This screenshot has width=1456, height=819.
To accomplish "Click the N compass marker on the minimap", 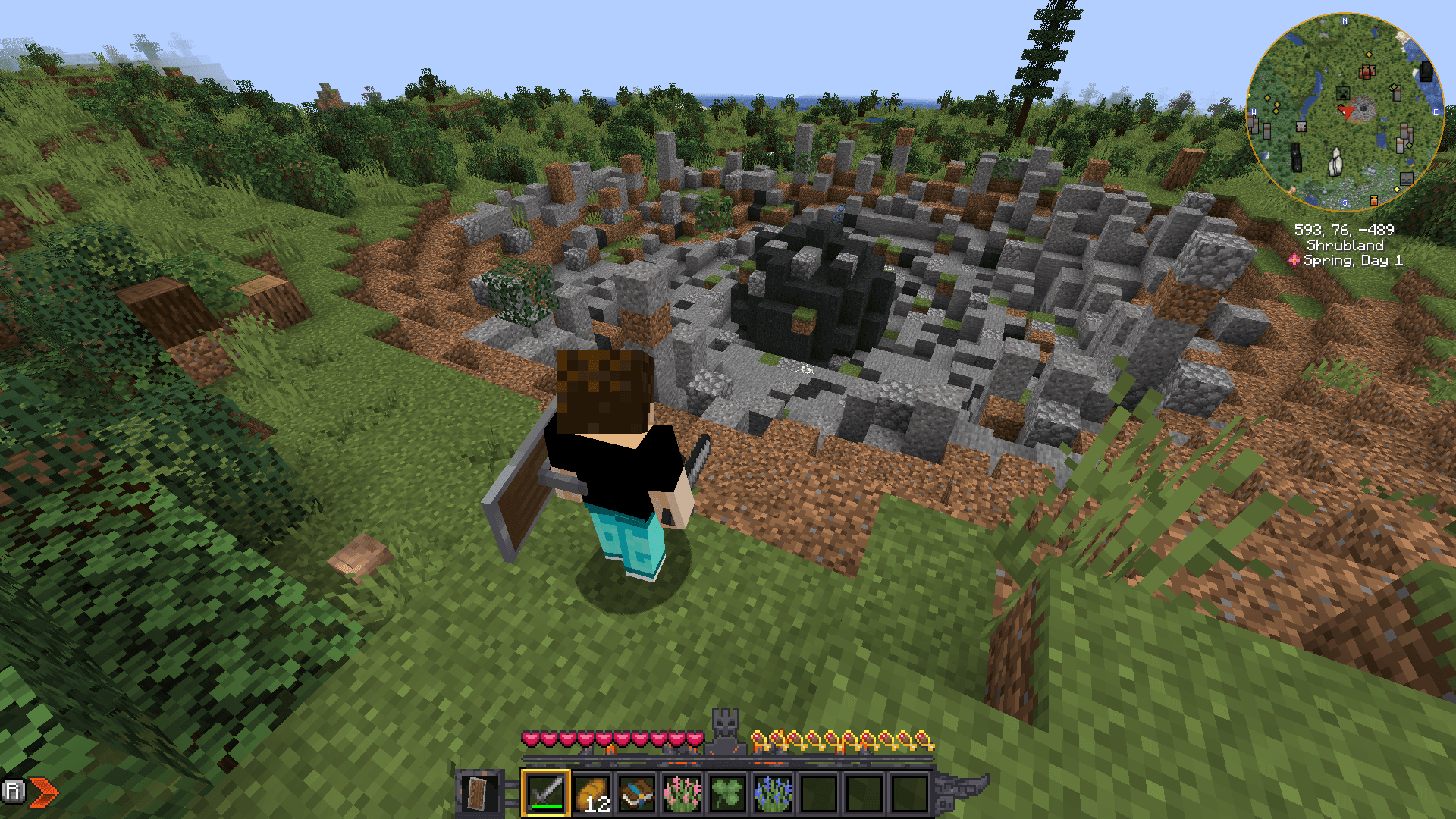I will pos(1345,20).
